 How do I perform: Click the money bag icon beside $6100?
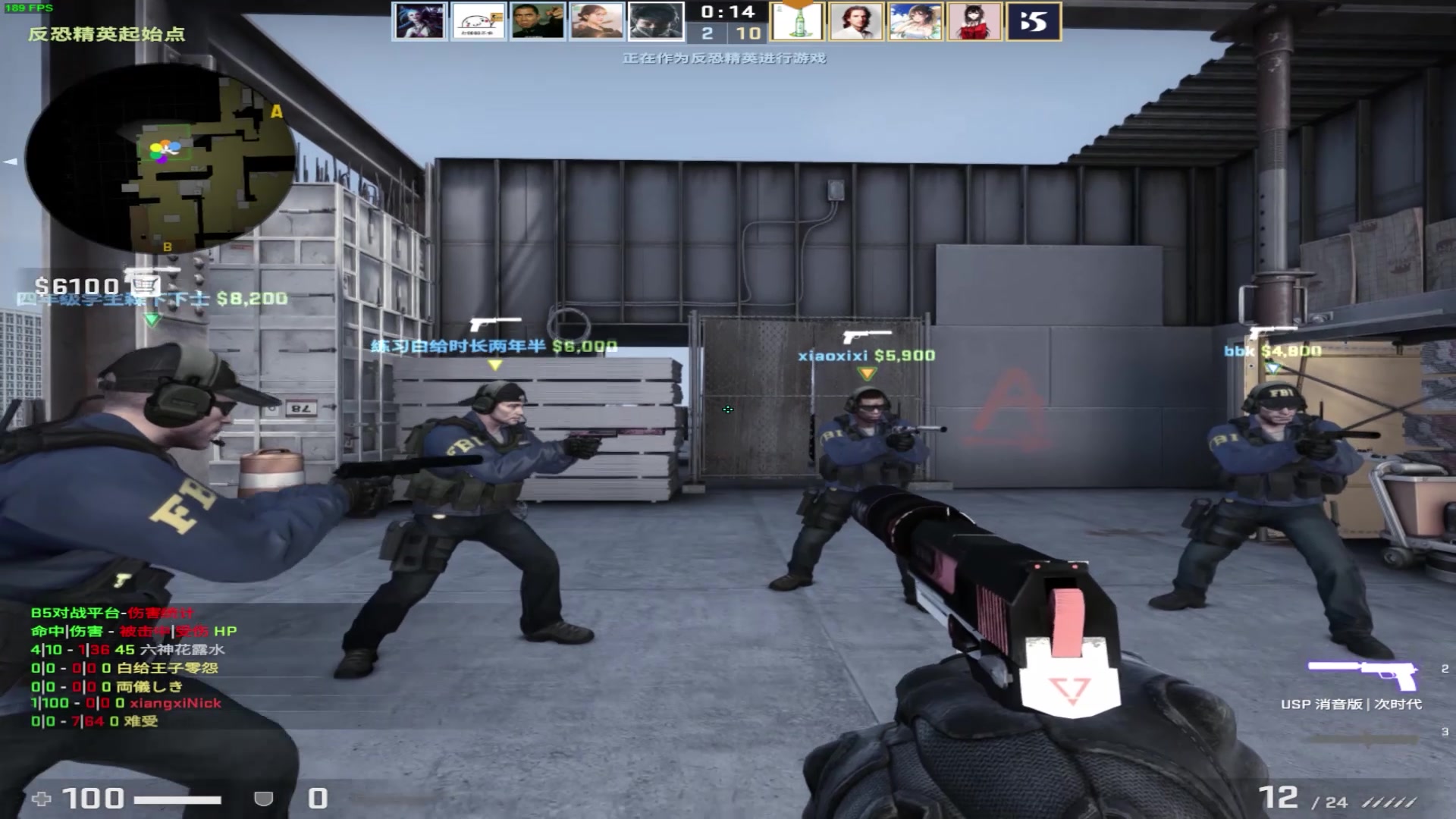(144, 284)
